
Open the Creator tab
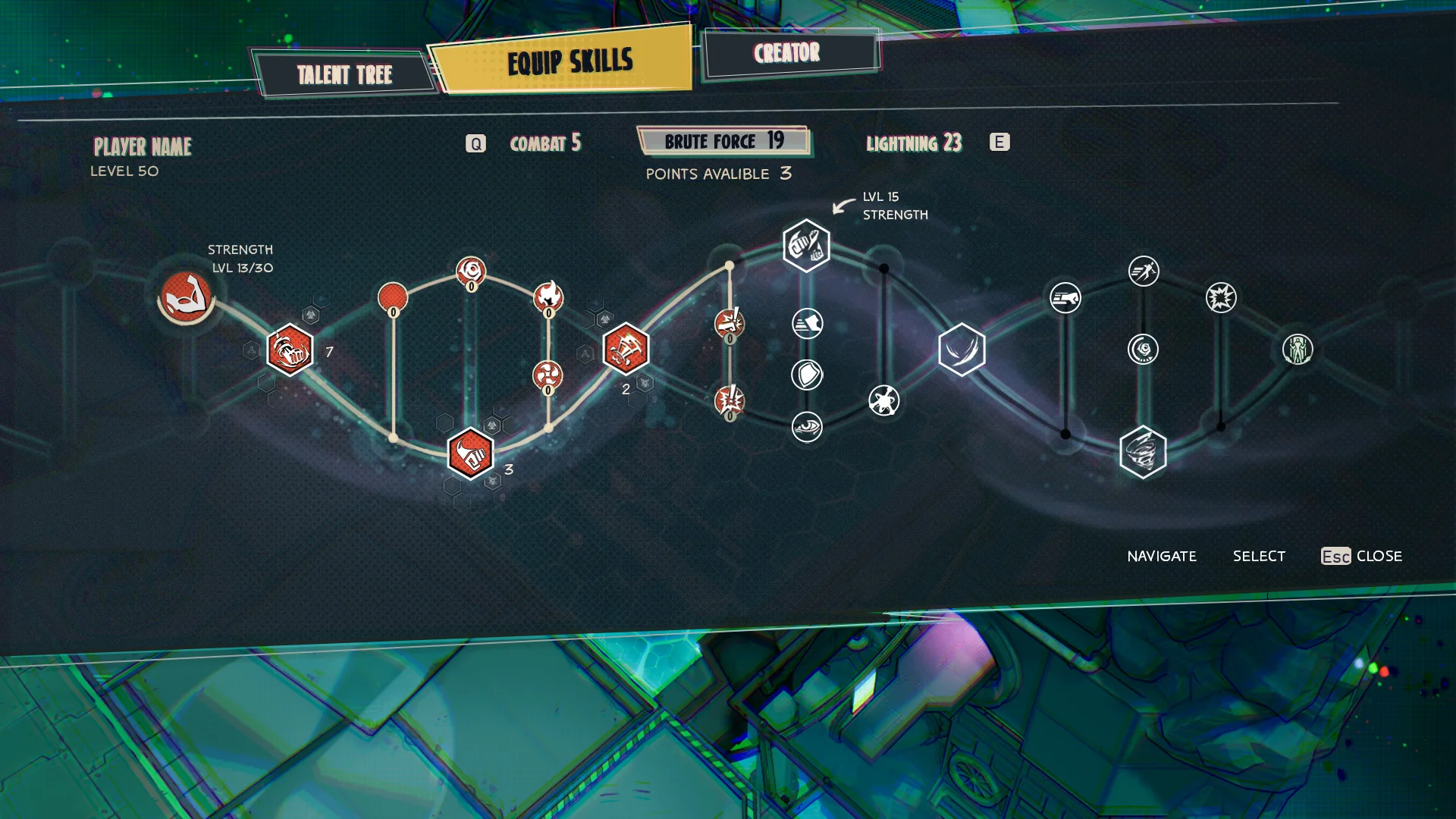pyautogui.click(x=786, y=53)
